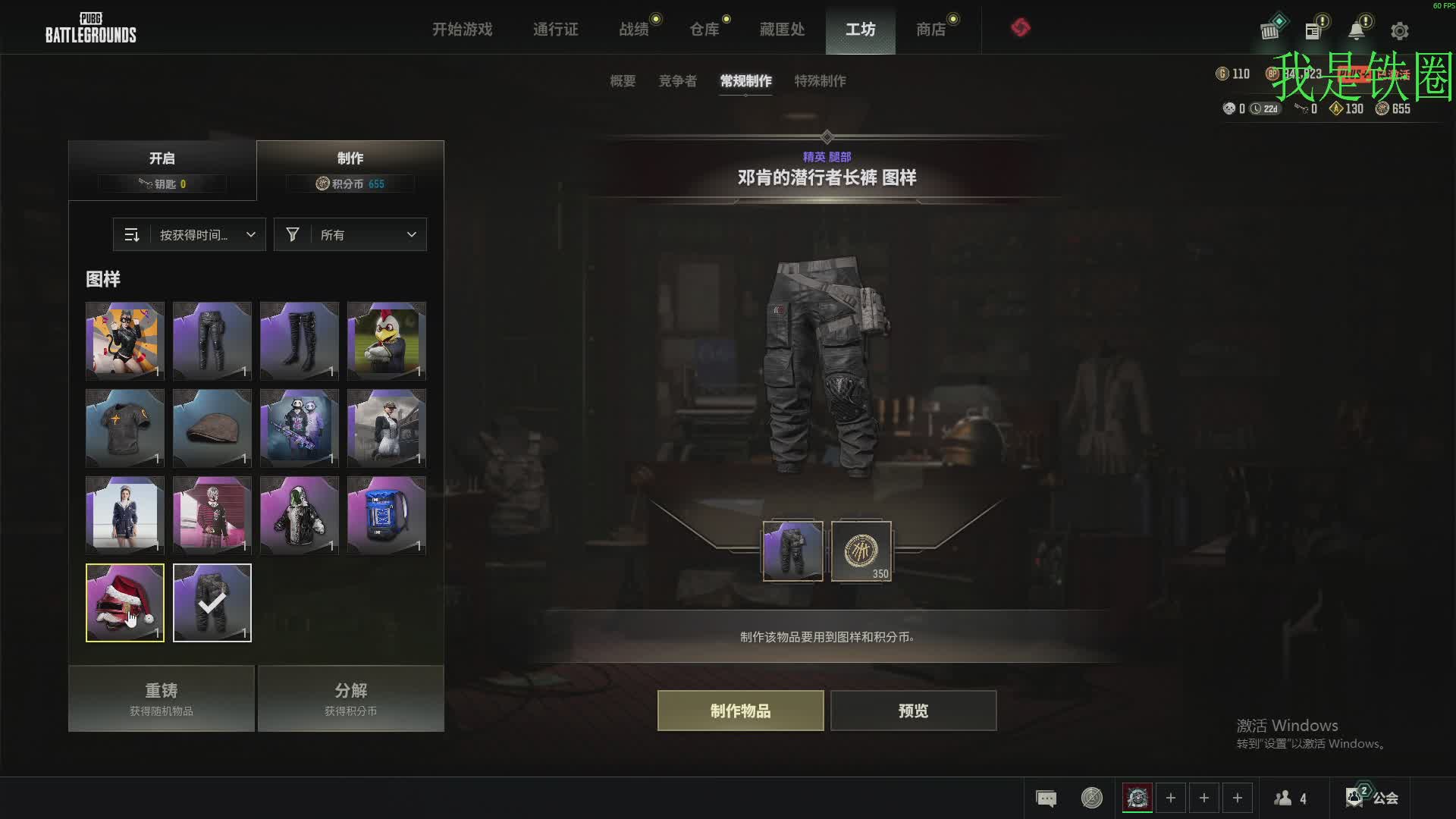Go to the 开始游戏 menu

(x=462, y=30)
